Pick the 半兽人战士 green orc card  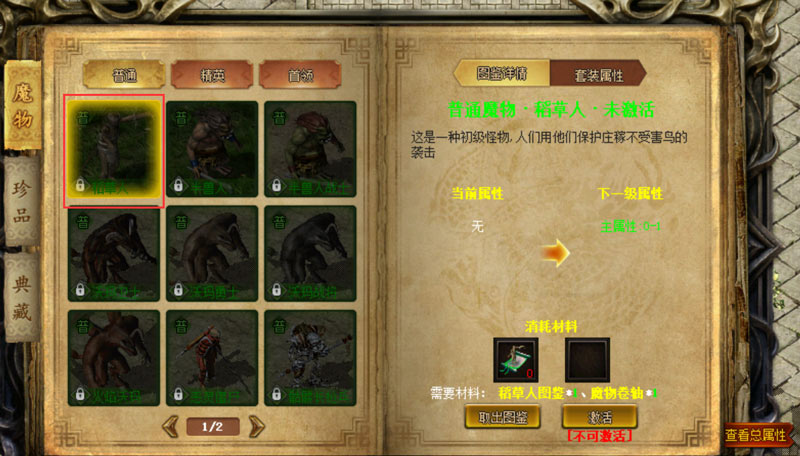(310, 150)
